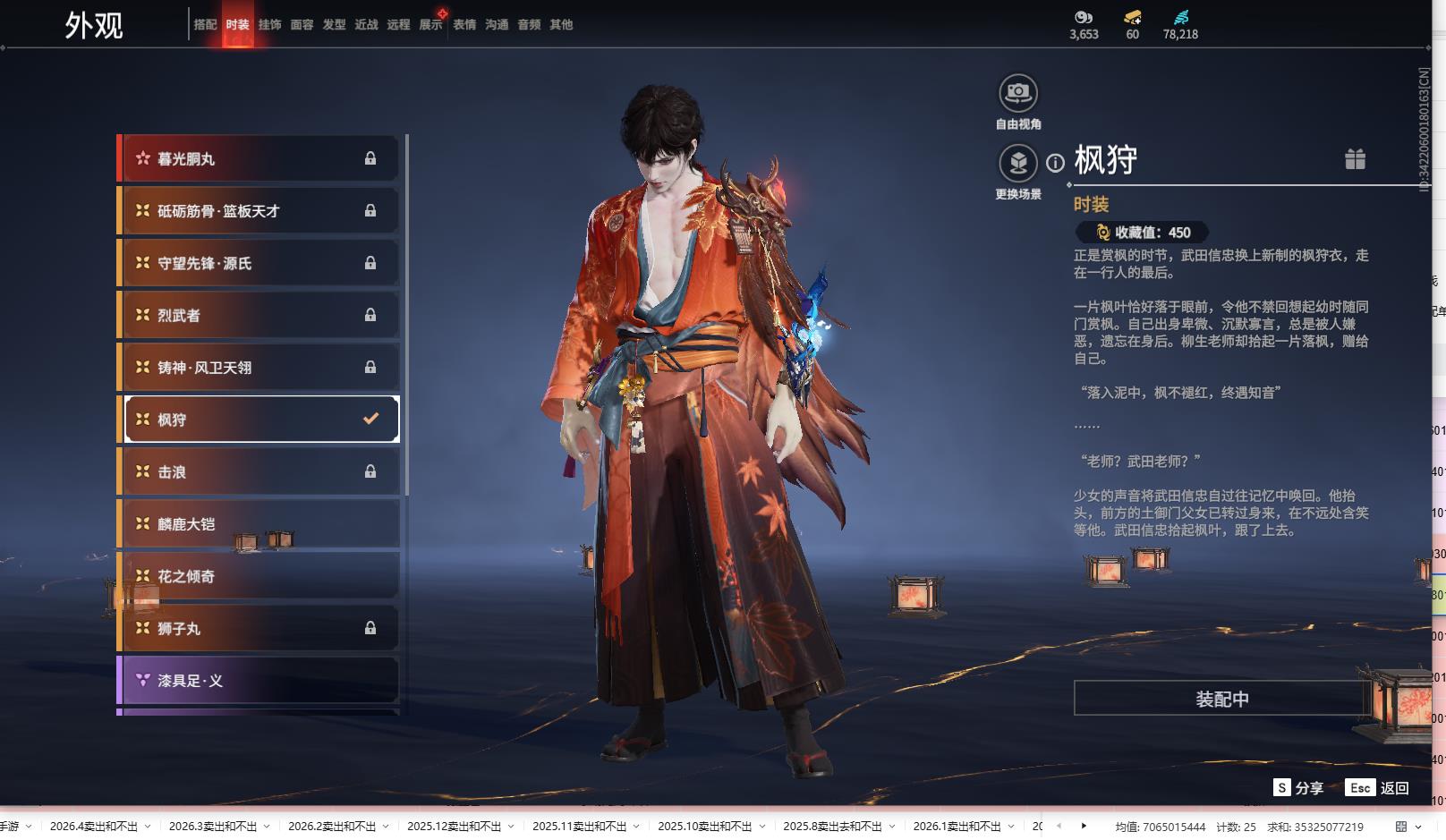Click the 装配中 equip button
The image size is (1446, 840).
coord(1221,699)
